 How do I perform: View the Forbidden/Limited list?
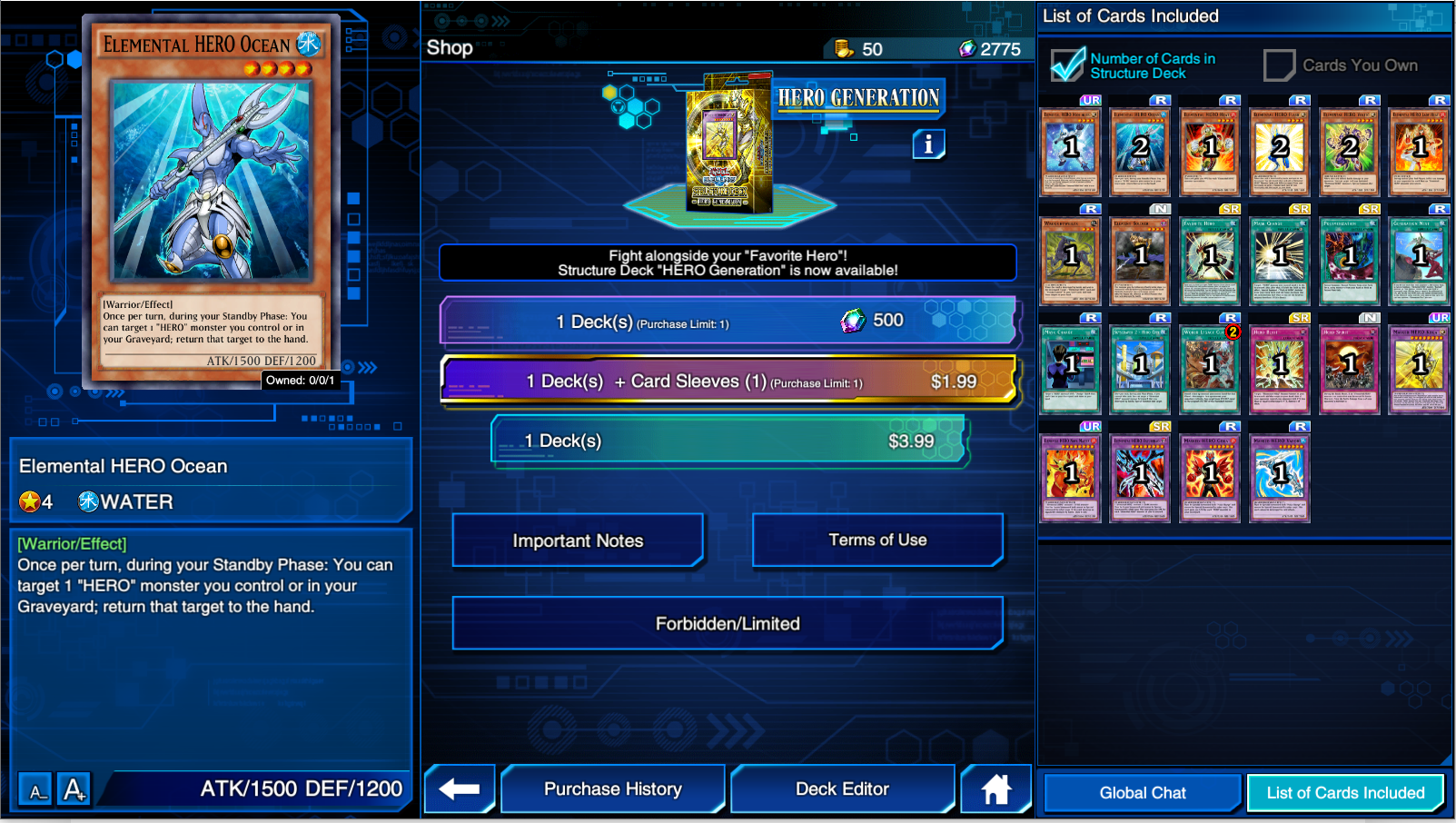click(x=727, y=623)
